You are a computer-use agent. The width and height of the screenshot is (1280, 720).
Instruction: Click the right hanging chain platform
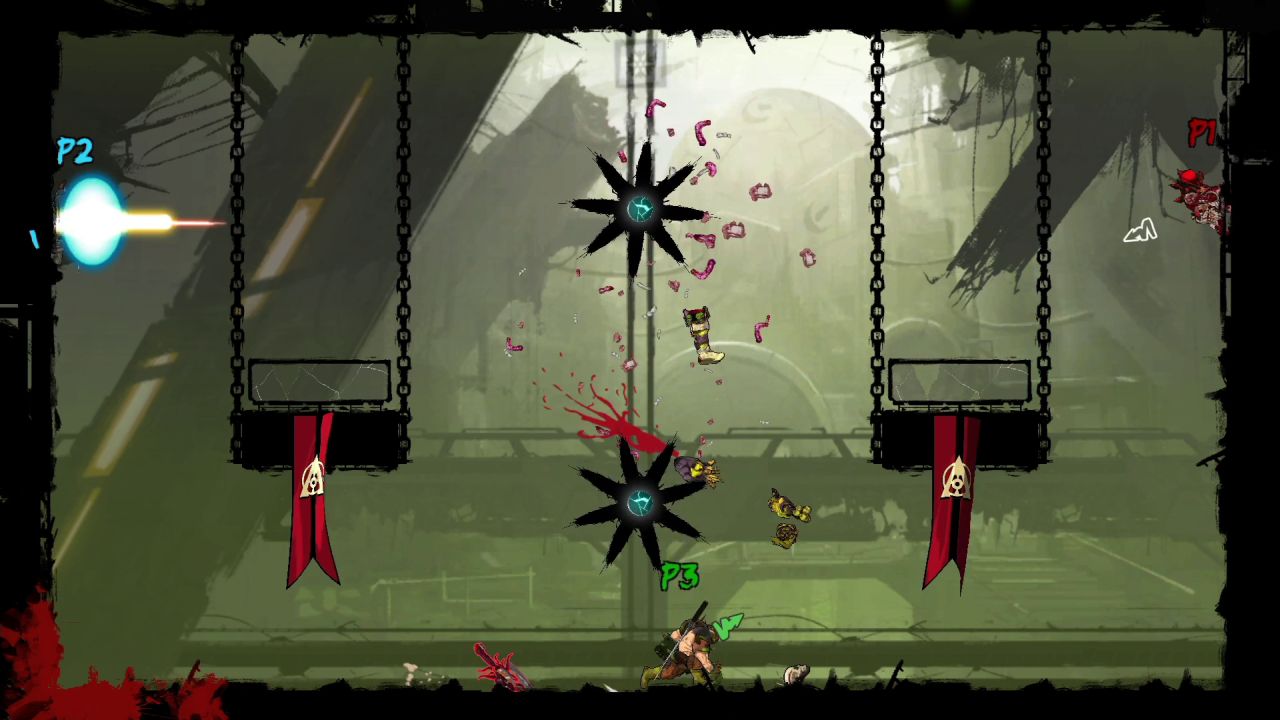tap(958, 380)
